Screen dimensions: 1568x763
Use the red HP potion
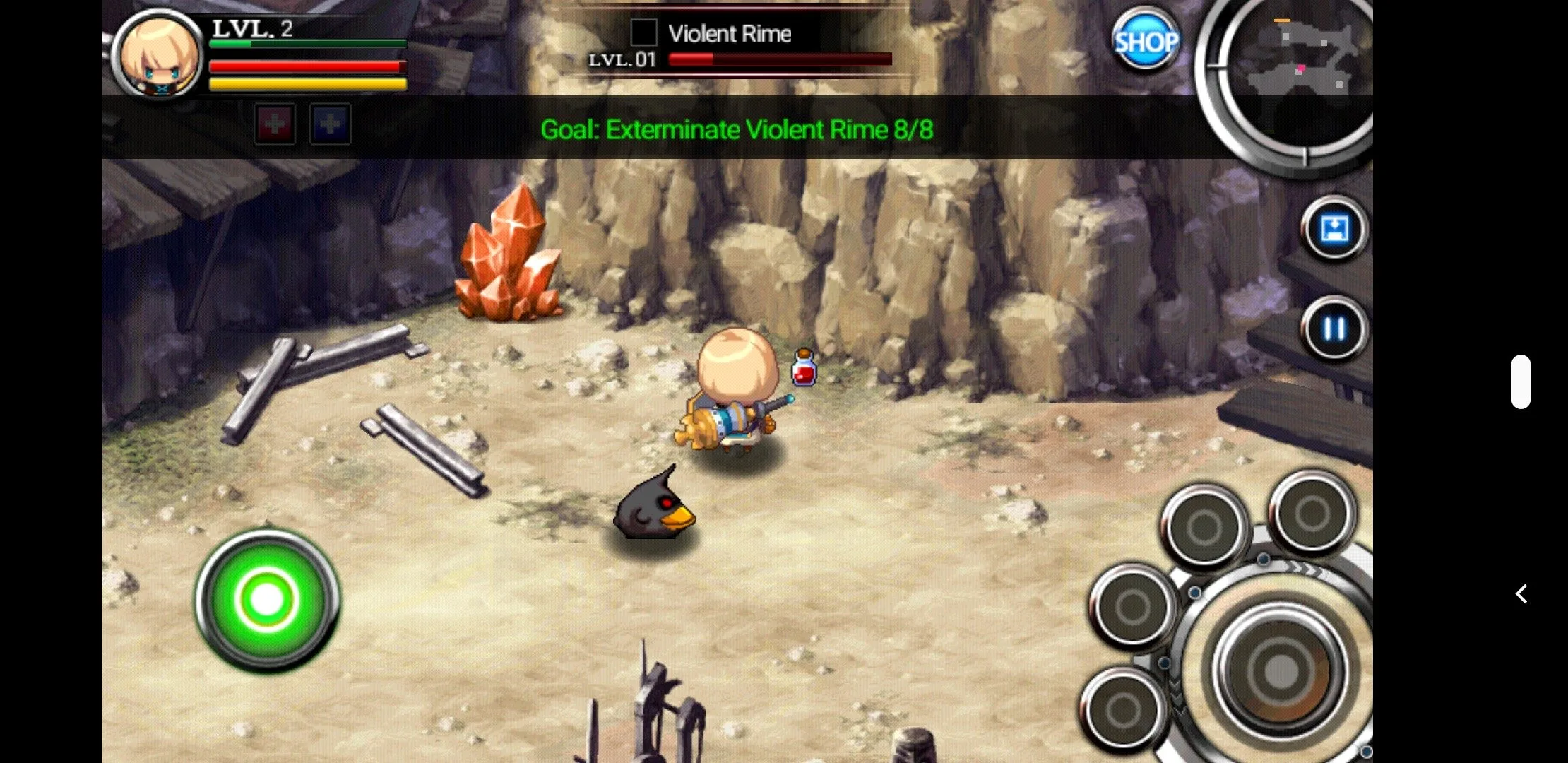pos(275,123)
